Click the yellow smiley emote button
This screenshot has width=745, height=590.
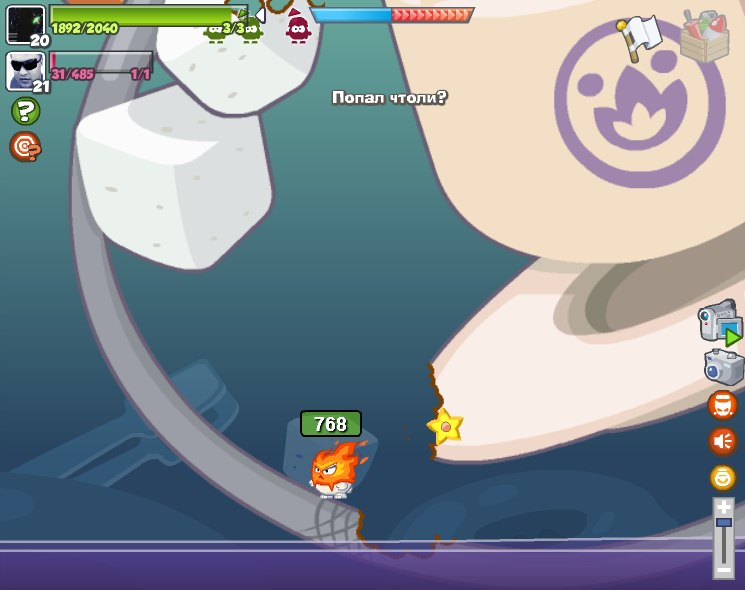pos(722,477)
